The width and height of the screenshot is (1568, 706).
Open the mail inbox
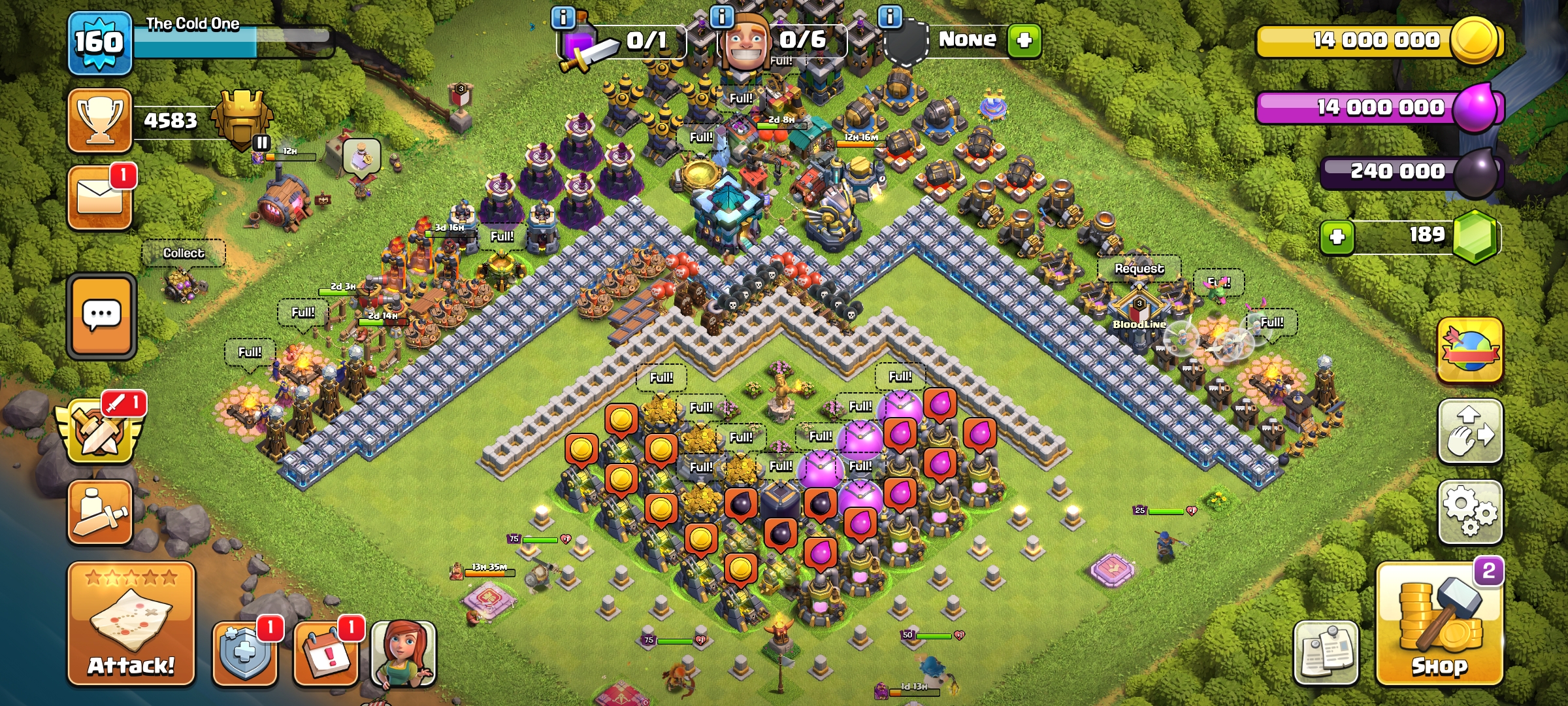[x=100, y=197]
